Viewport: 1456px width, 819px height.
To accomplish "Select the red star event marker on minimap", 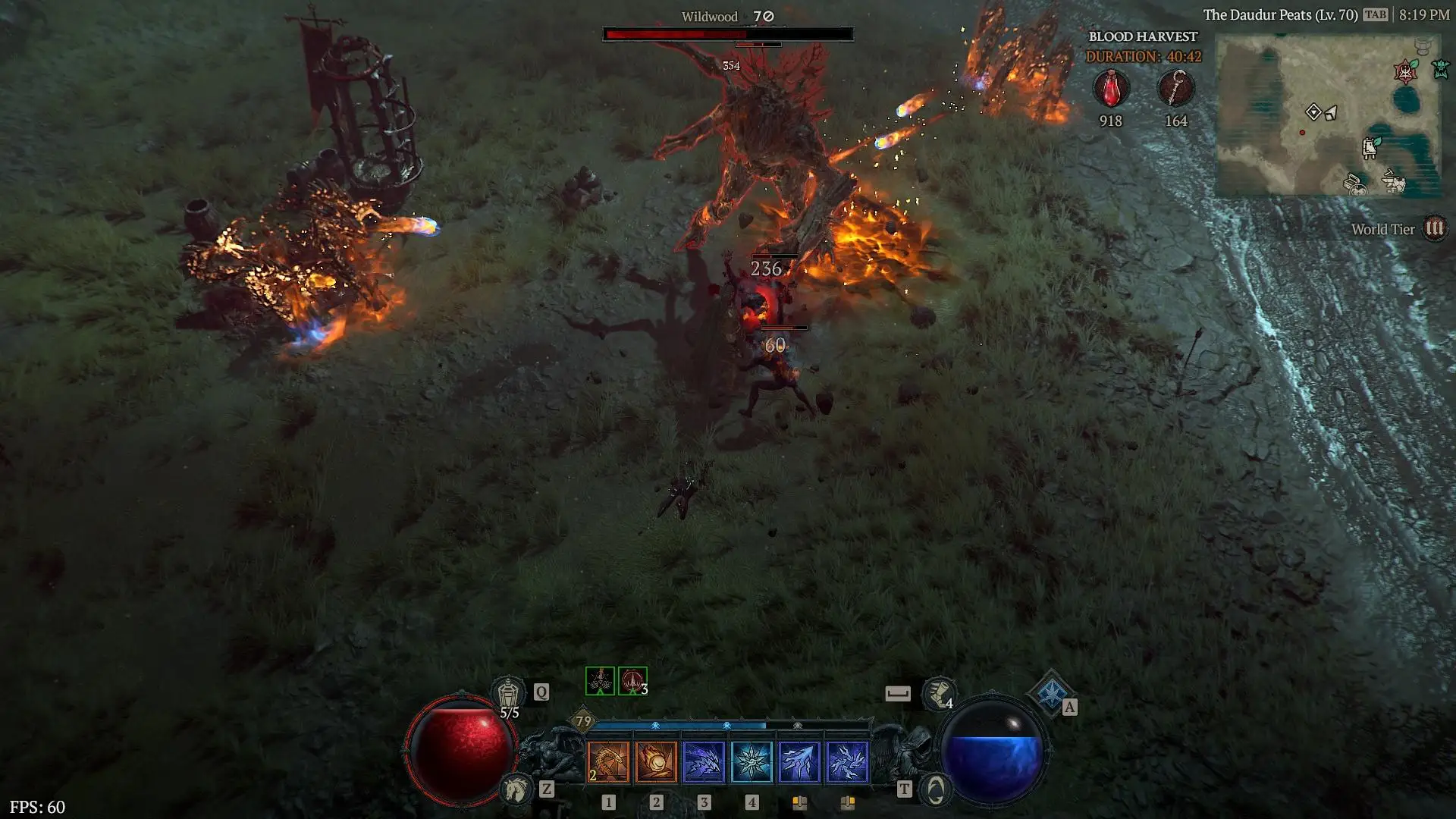I will pyautogui.click(x=1405, y=72).
